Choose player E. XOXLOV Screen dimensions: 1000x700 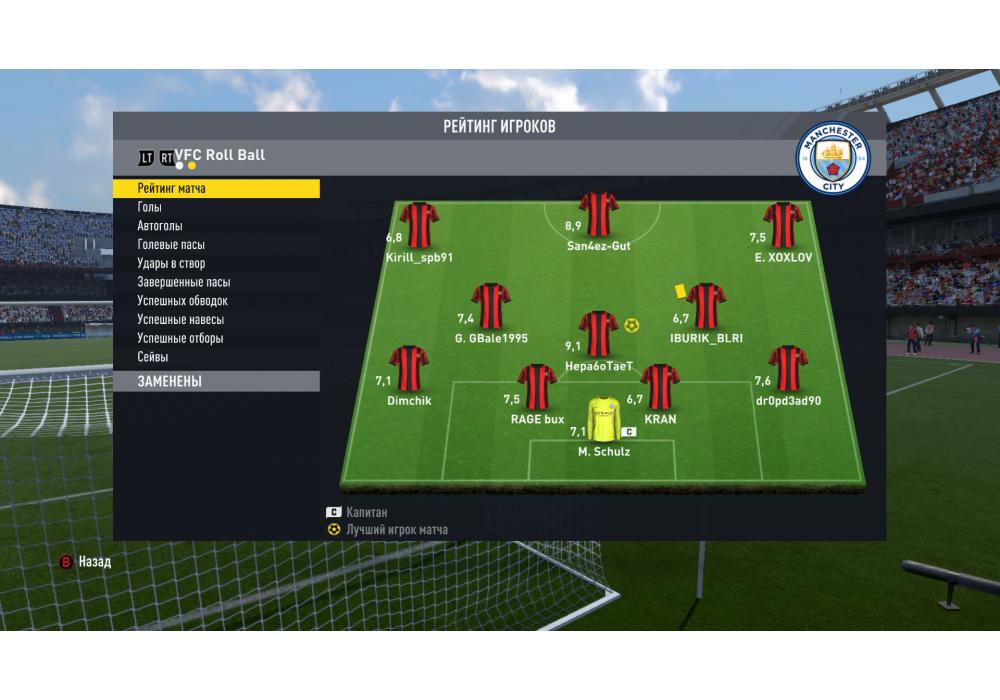[783, 225]
